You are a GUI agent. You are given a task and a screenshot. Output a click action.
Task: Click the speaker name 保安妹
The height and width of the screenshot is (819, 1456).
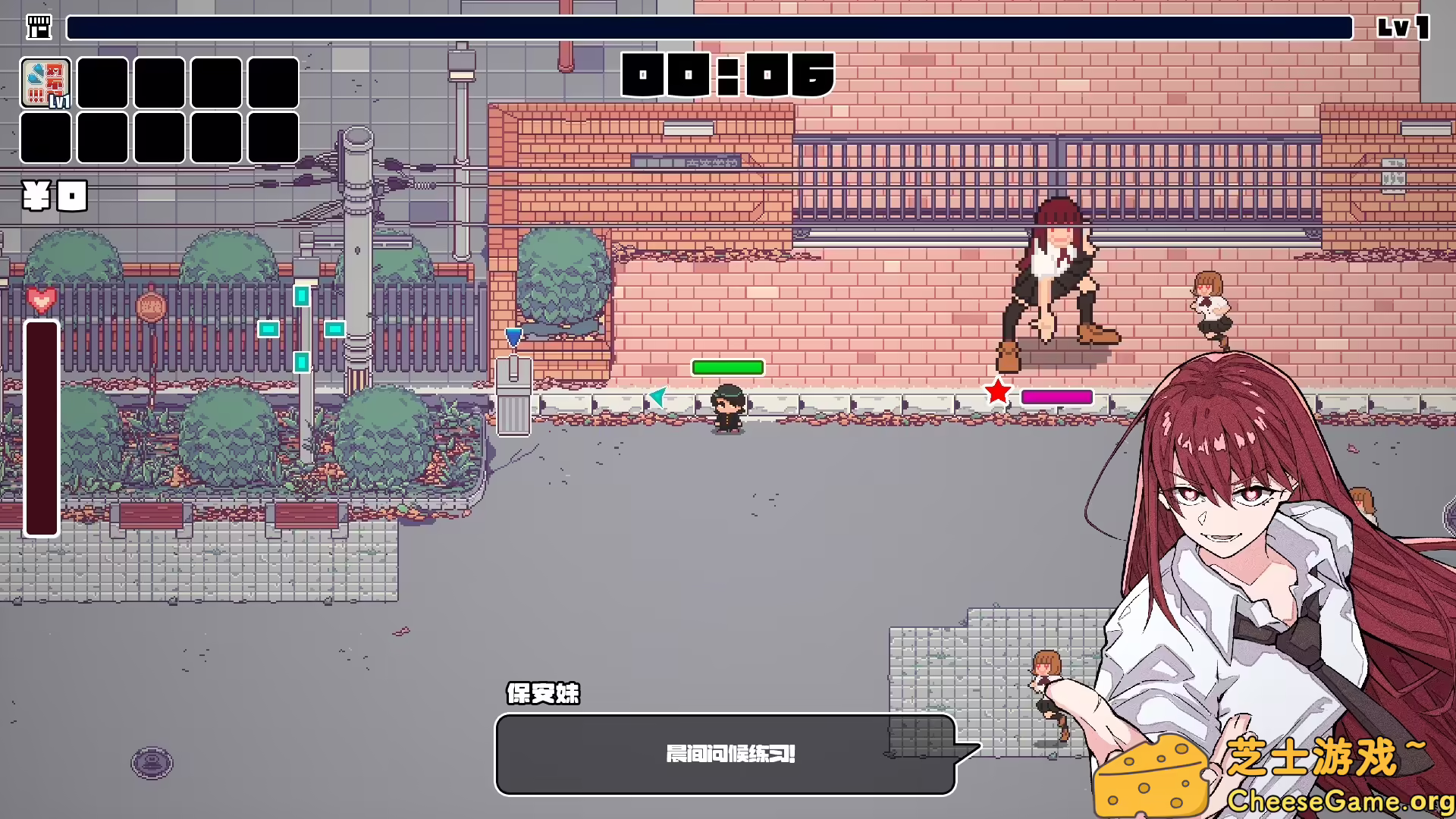[x=541, y=694]
